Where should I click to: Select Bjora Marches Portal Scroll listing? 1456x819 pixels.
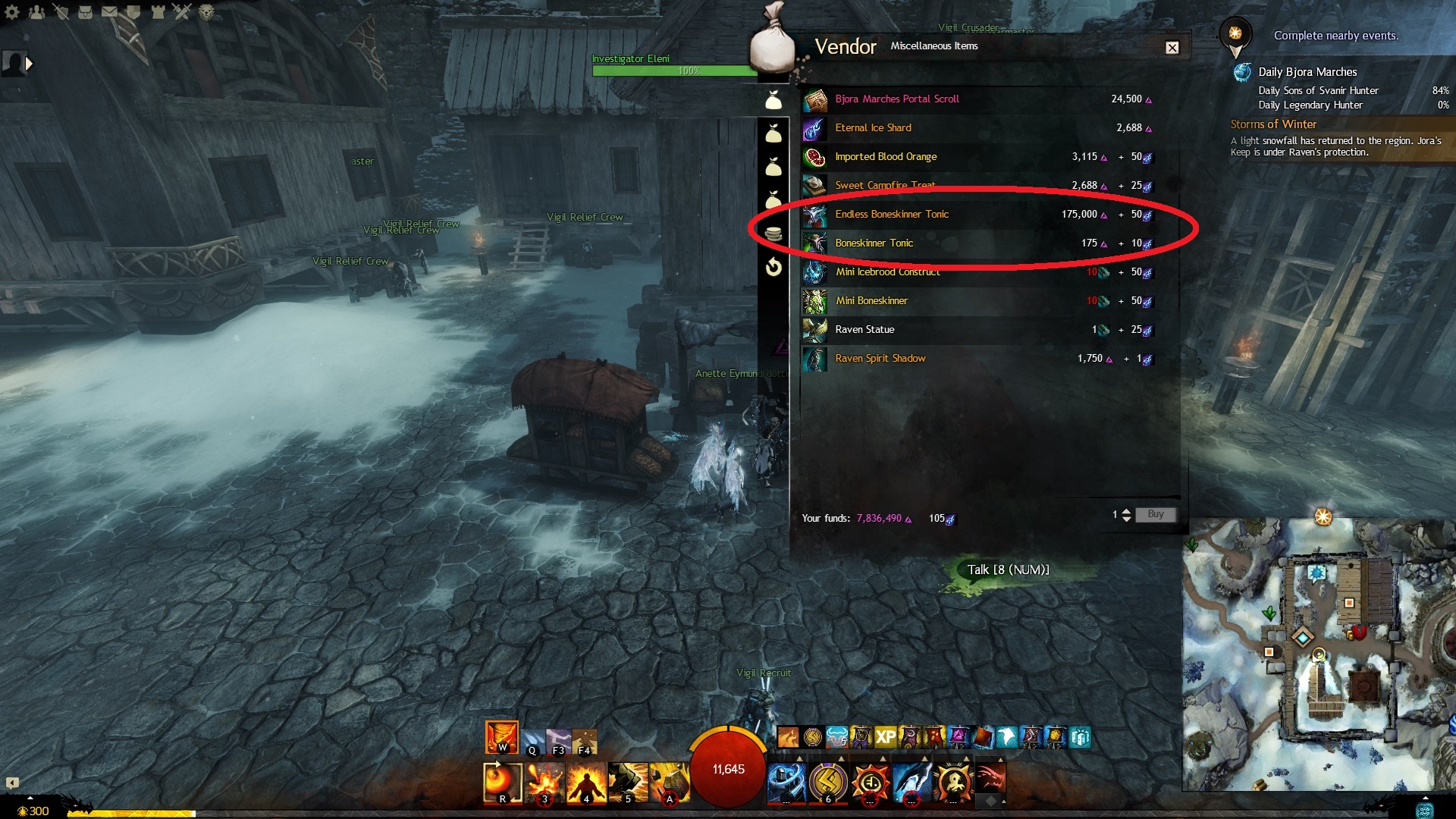click(896, 99)
